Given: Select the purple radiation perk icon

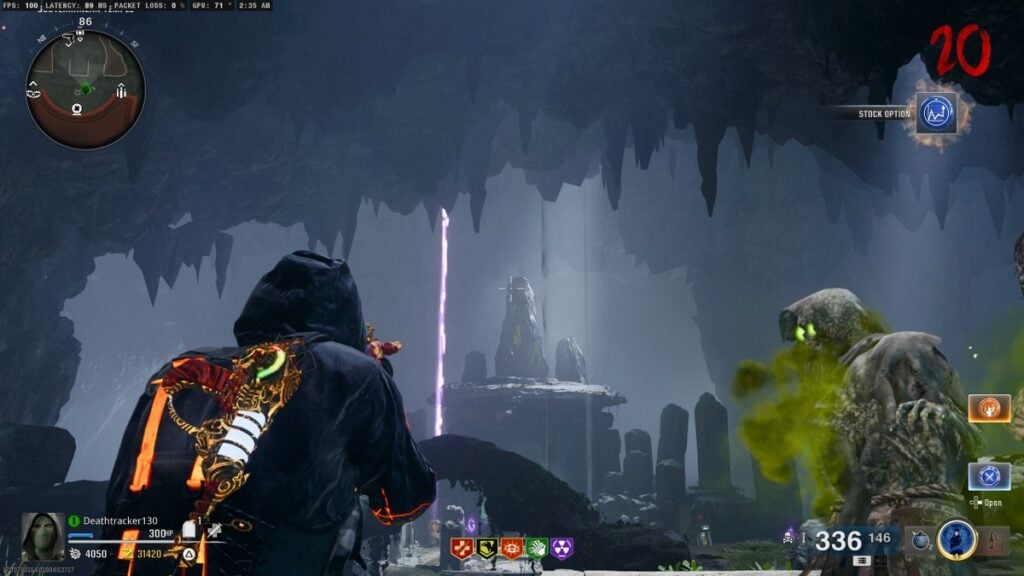Looking at the screenshot, I should click(562, 548).
